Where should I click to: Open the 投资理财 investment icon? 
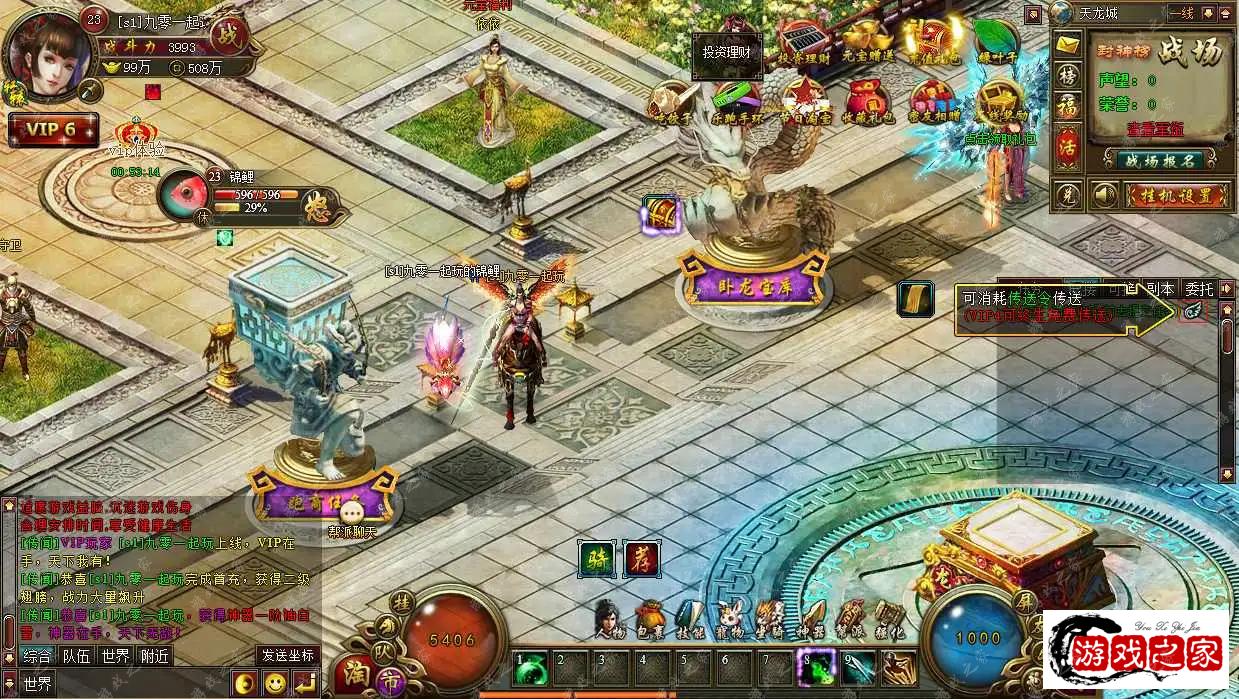[x=802, y=41]
